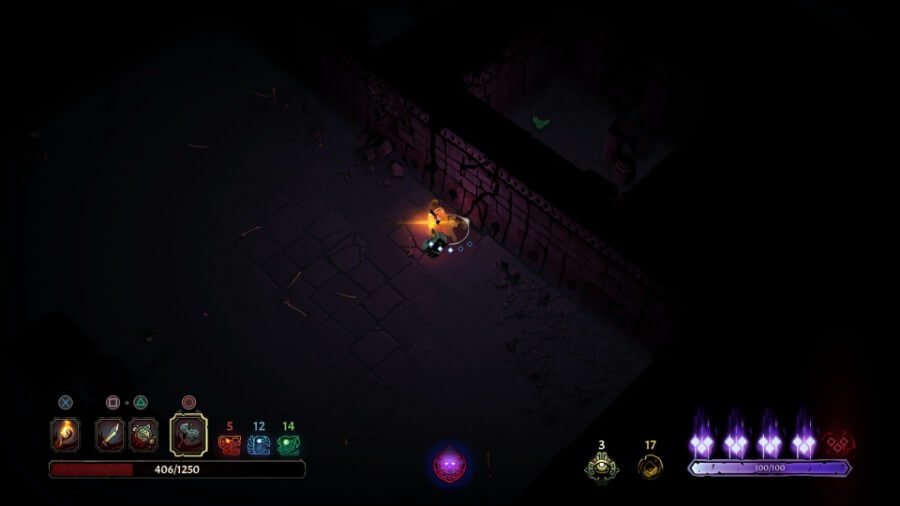The image size is (900, 506).
Task: Select the torch slot
Action: (x=65, y=434)
